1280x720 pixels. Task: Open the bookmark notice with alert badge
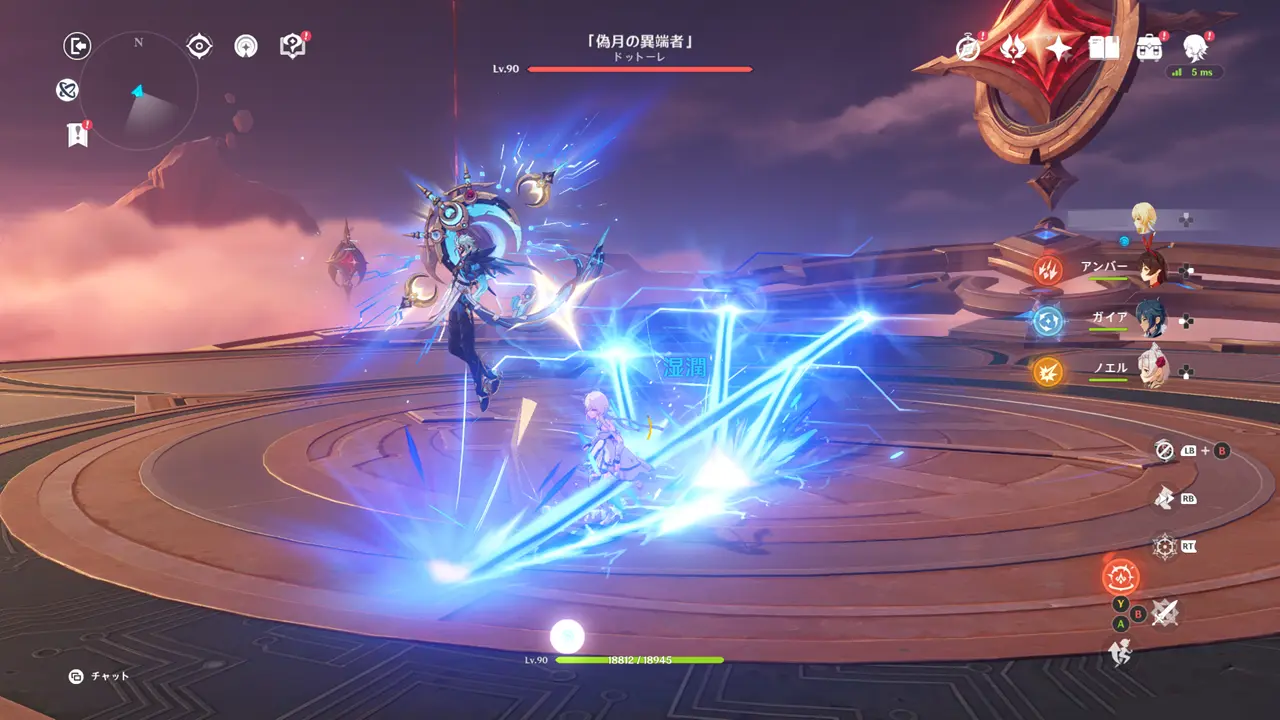77,135
